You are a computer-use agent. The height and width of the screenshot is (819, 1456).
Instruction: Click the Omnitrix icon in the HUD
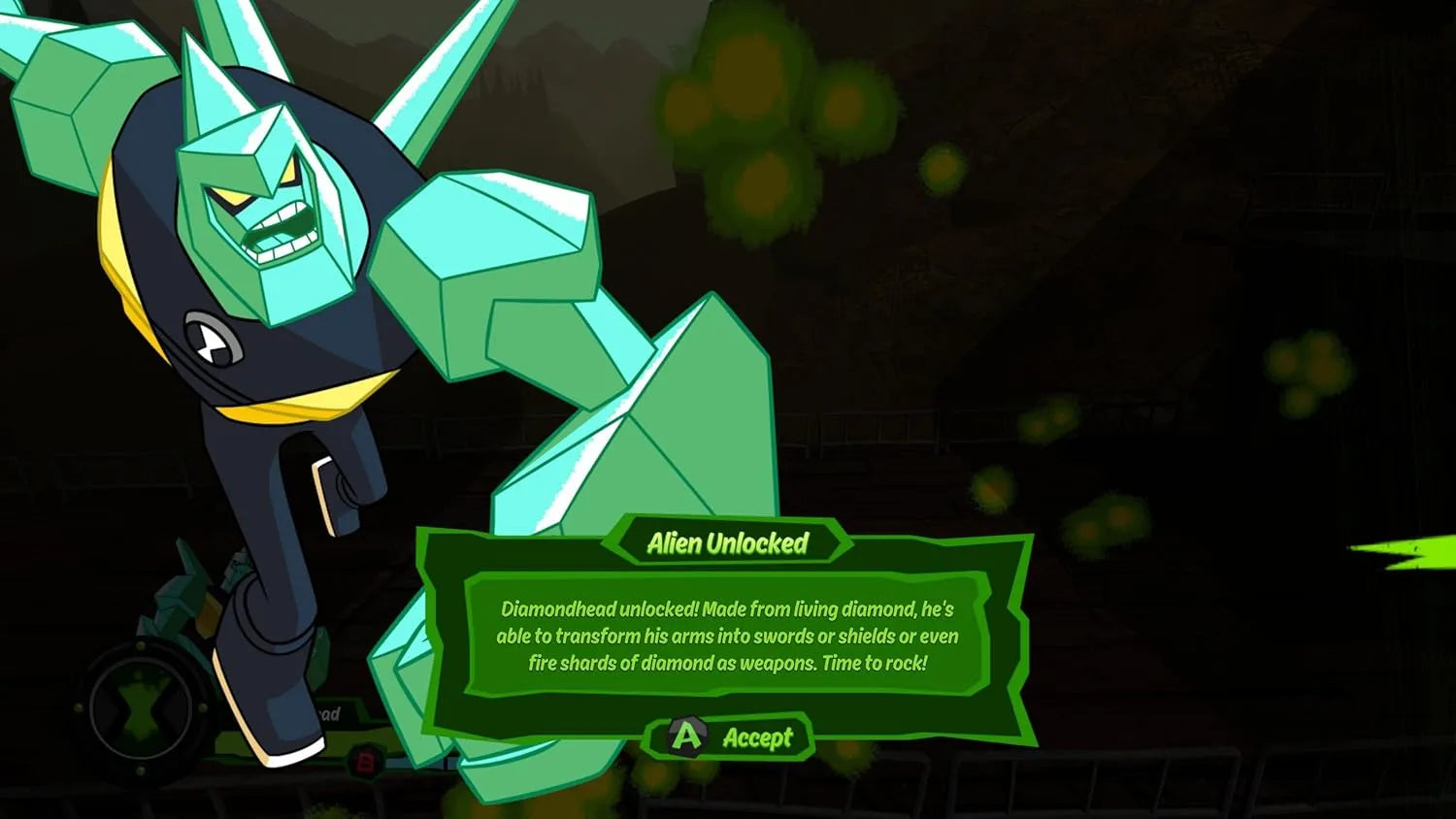[142, 709]
